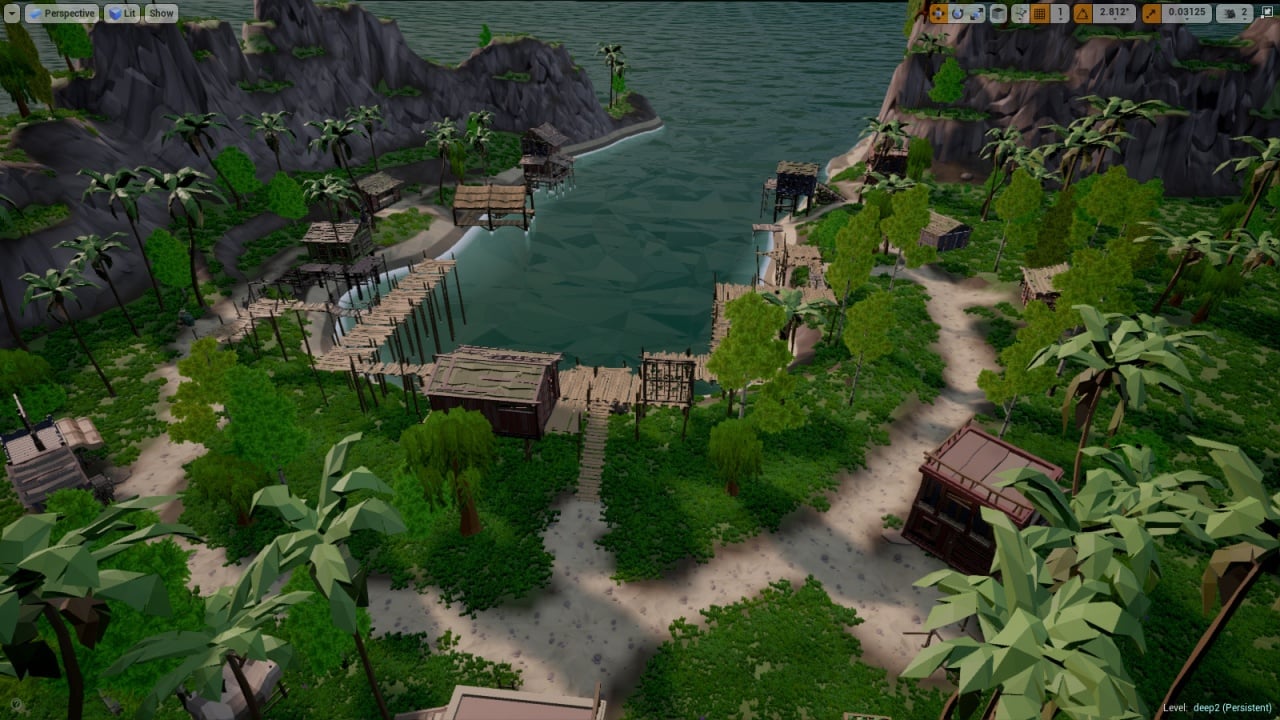
Task: Select the translate (move) transform tool
Action: pyautogui.click(x=938, y=13)
